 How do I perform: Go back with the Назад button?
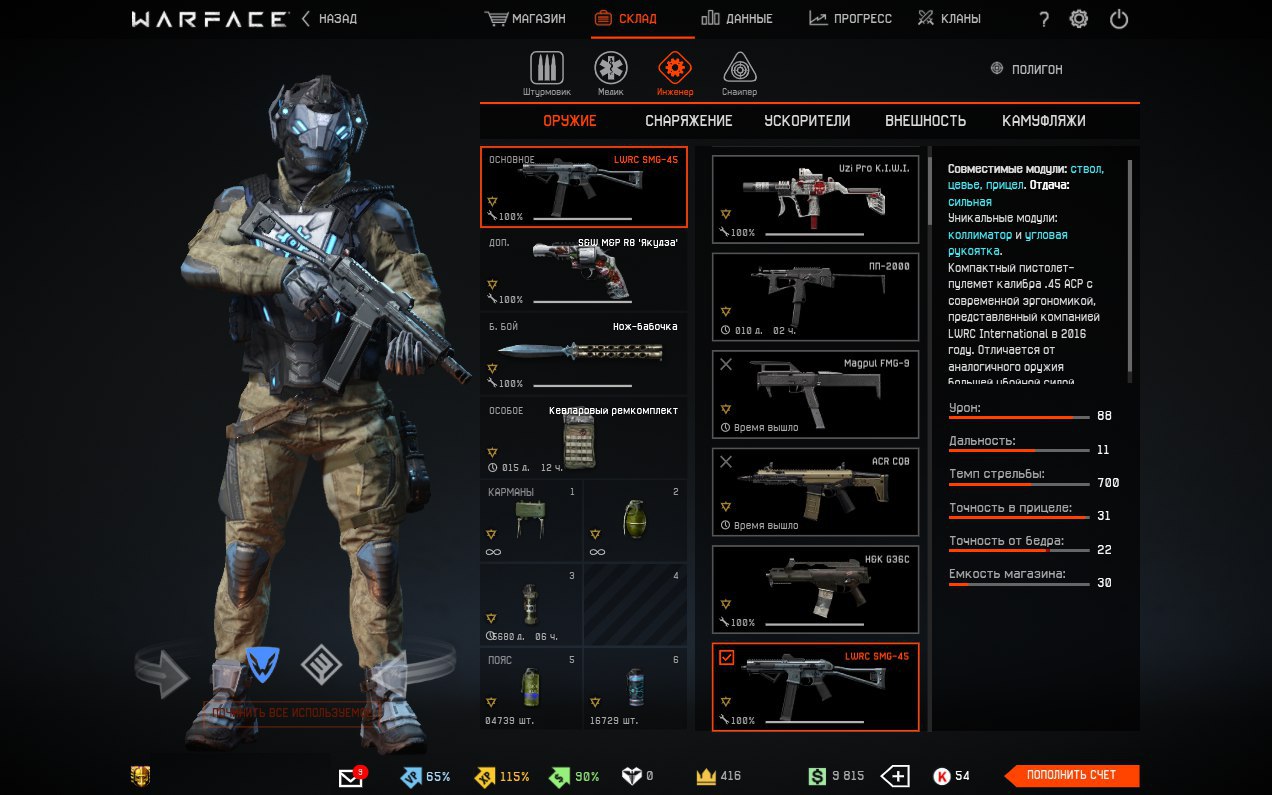tap(329, 19)
